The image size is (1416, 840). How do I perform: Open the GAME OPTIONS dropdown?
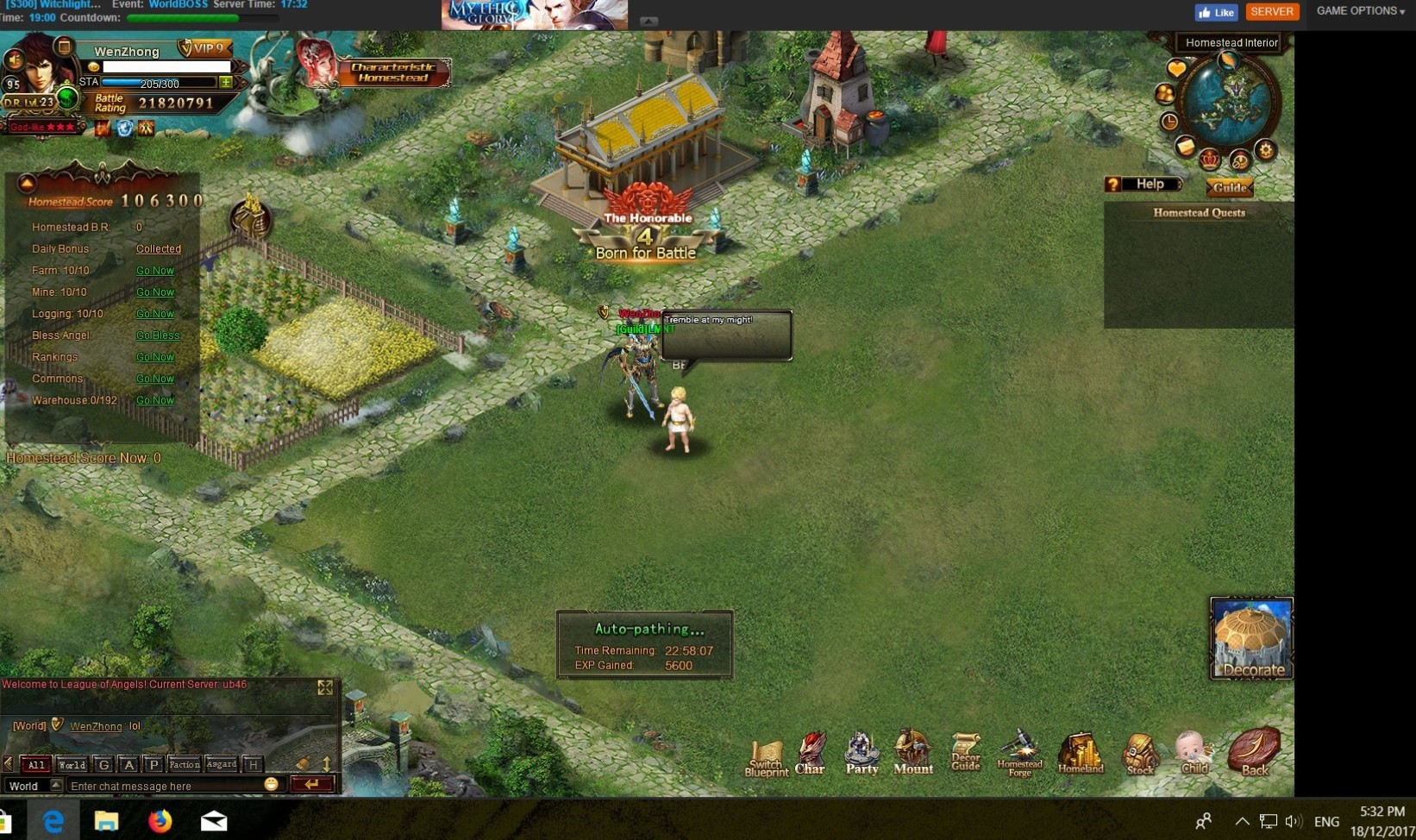point(1360,11)
